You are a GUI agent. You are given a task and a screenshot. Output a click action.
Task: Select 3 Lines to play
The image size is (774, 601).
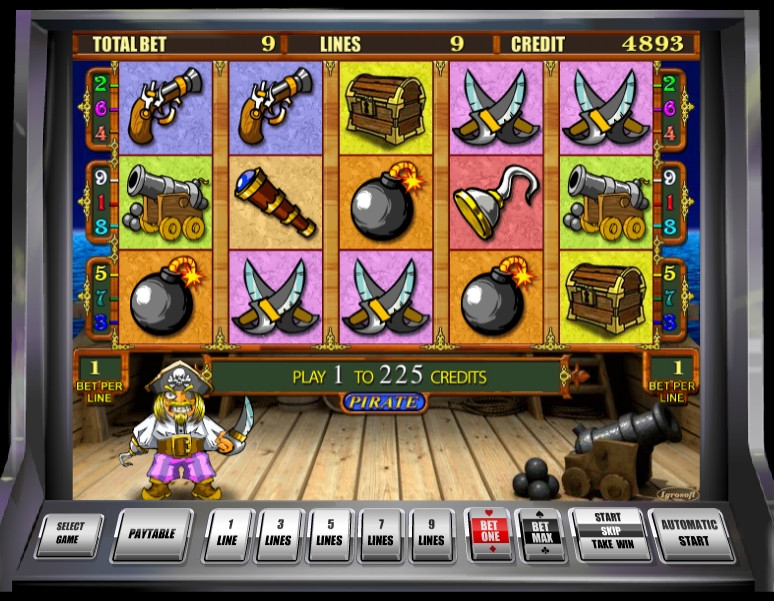pyautogui.click(x=278, y=534)
